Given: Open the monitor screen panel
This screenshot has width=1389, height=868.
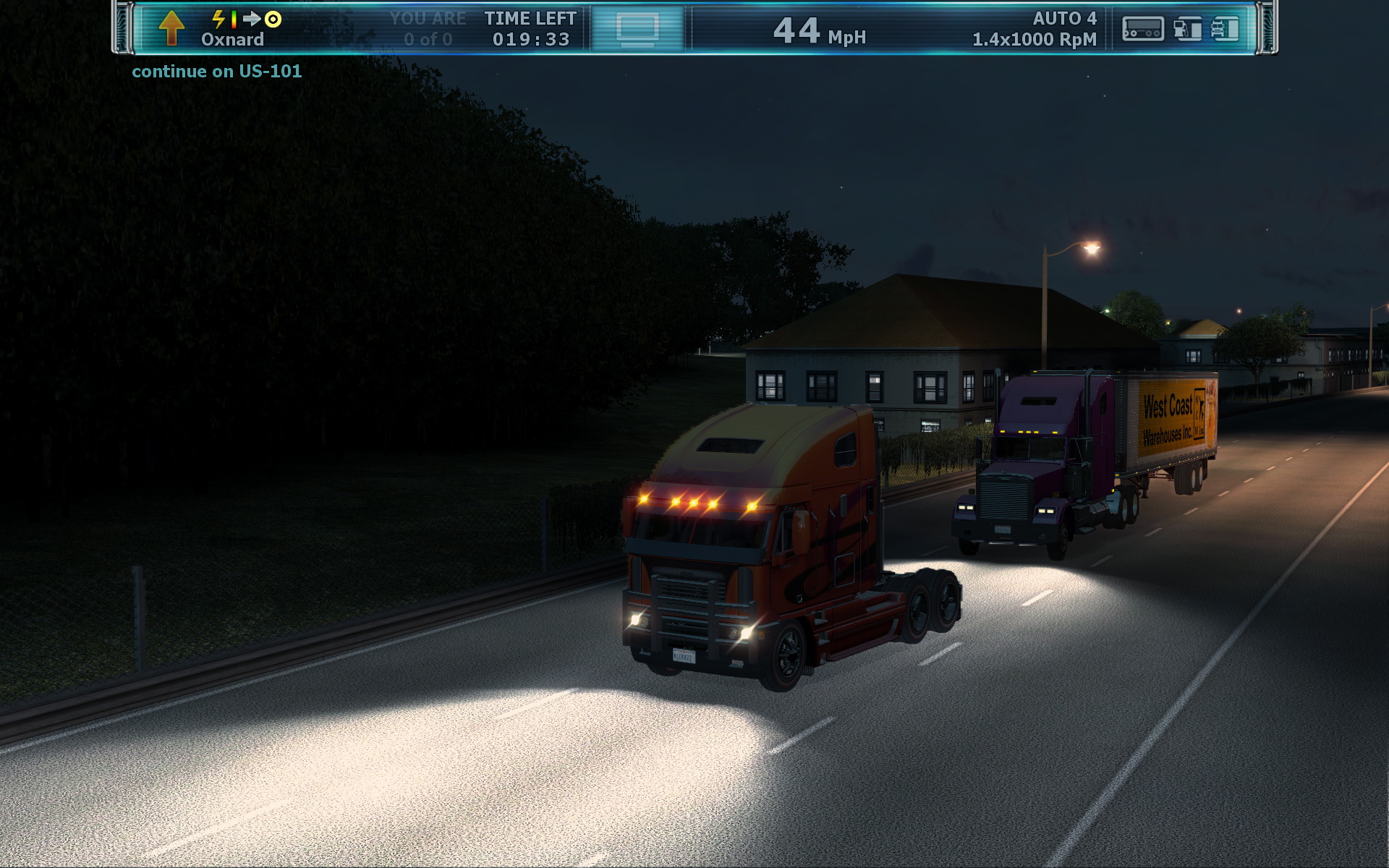Looking at the screenshot, I should (x=637, y=29).
